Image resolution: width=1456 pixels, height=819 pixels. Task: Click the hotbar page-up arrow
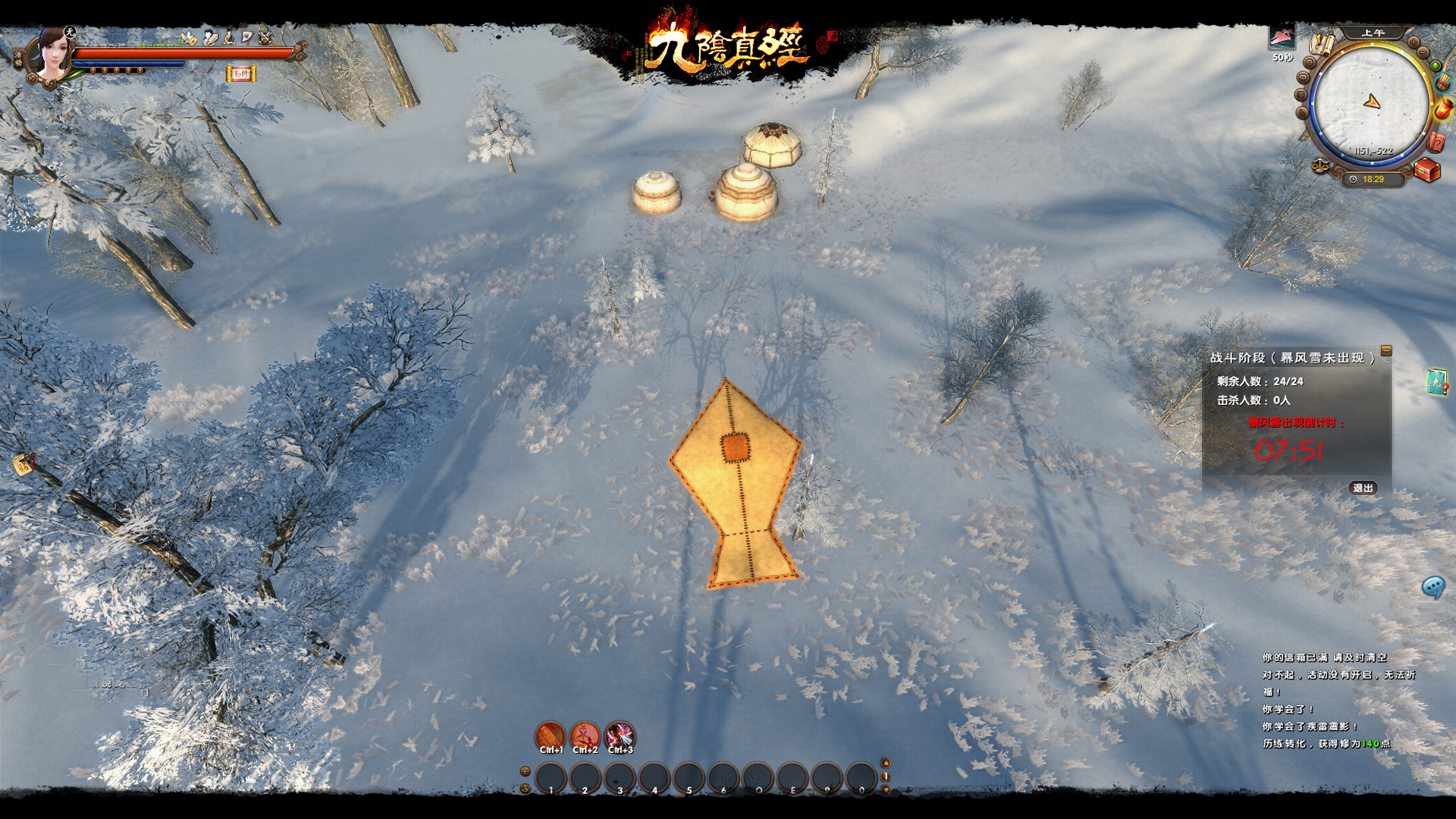coord(887,764)
